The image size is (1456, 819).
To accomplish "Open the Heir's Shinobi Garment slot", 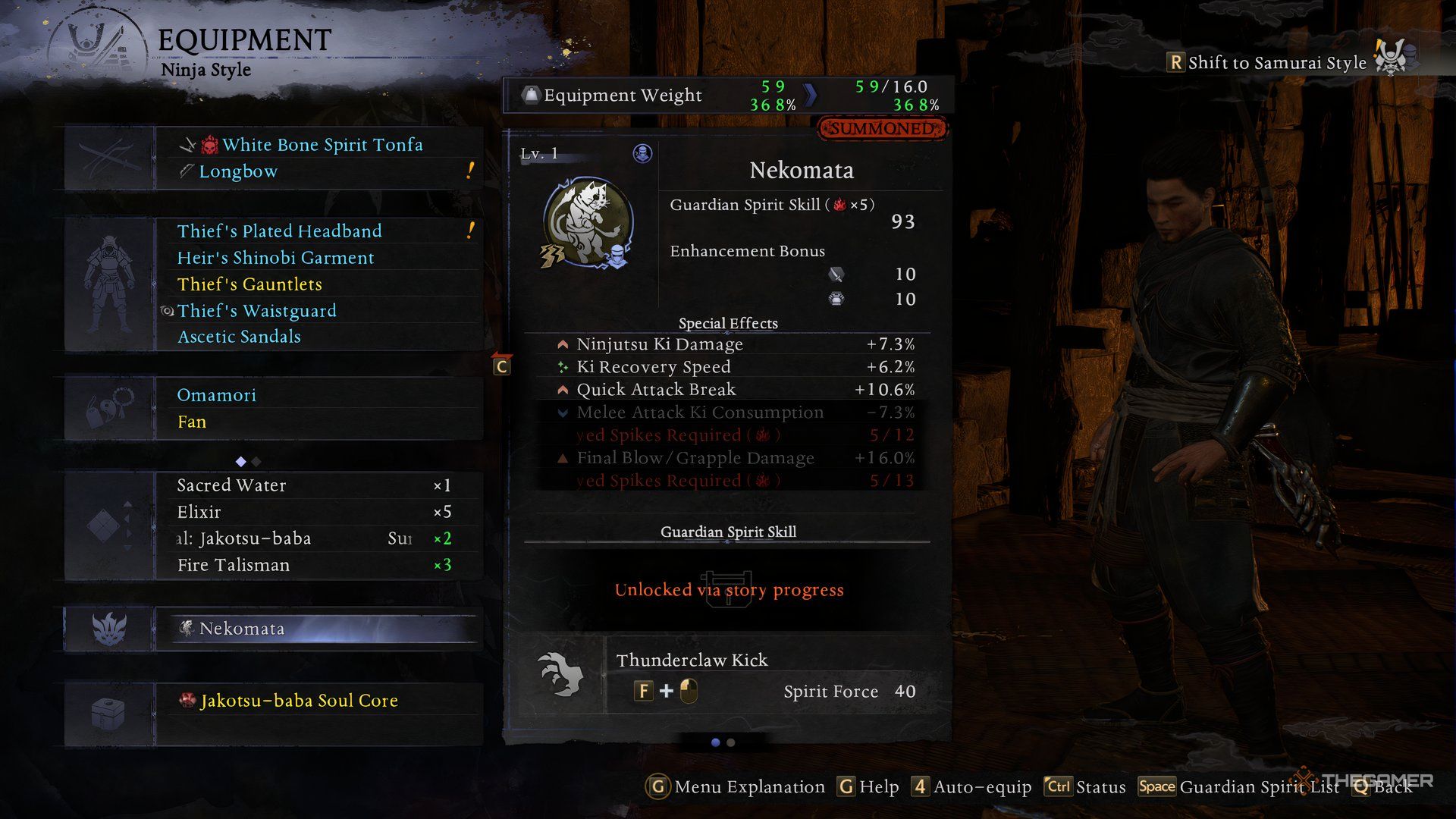I will 275,258.
